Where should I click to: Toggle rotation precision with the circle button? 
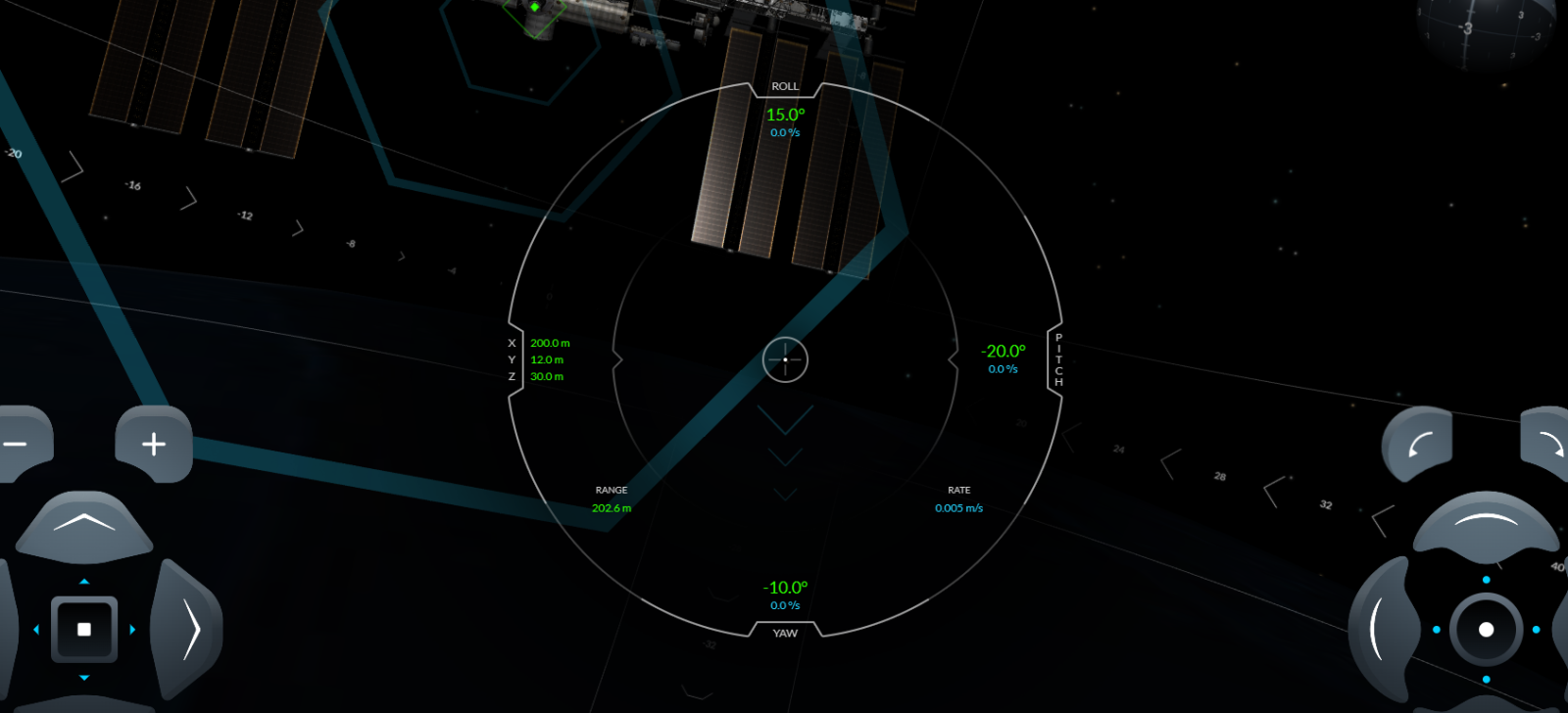[1486, 629]
